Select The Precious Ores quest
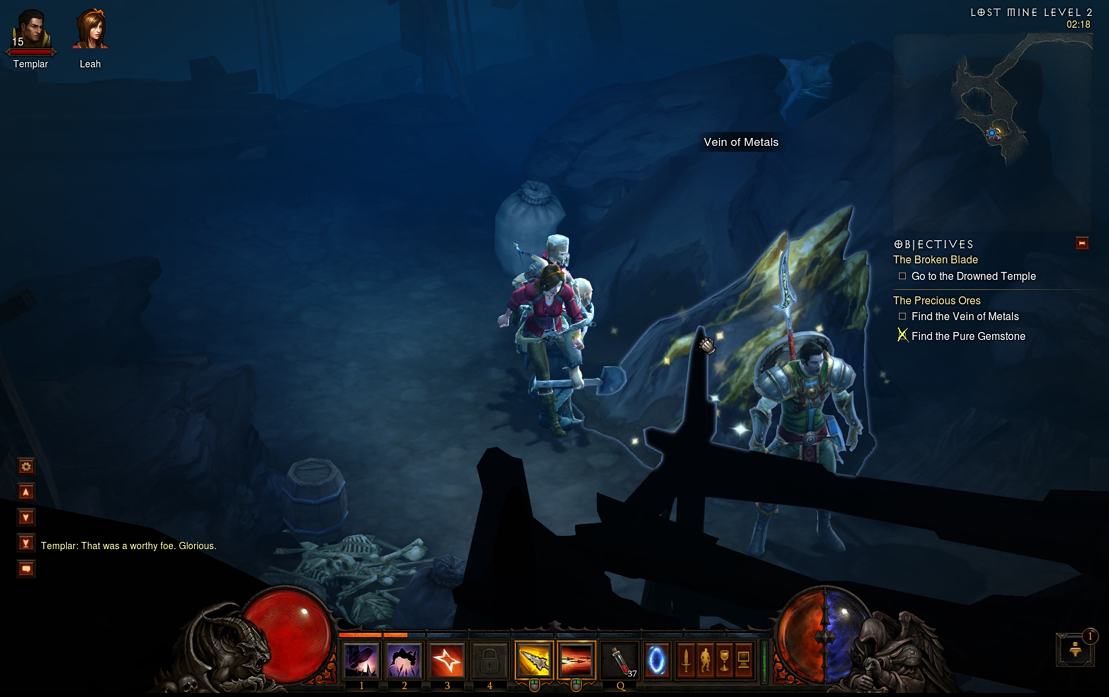The image size is (1109, 697). (936, 300)
